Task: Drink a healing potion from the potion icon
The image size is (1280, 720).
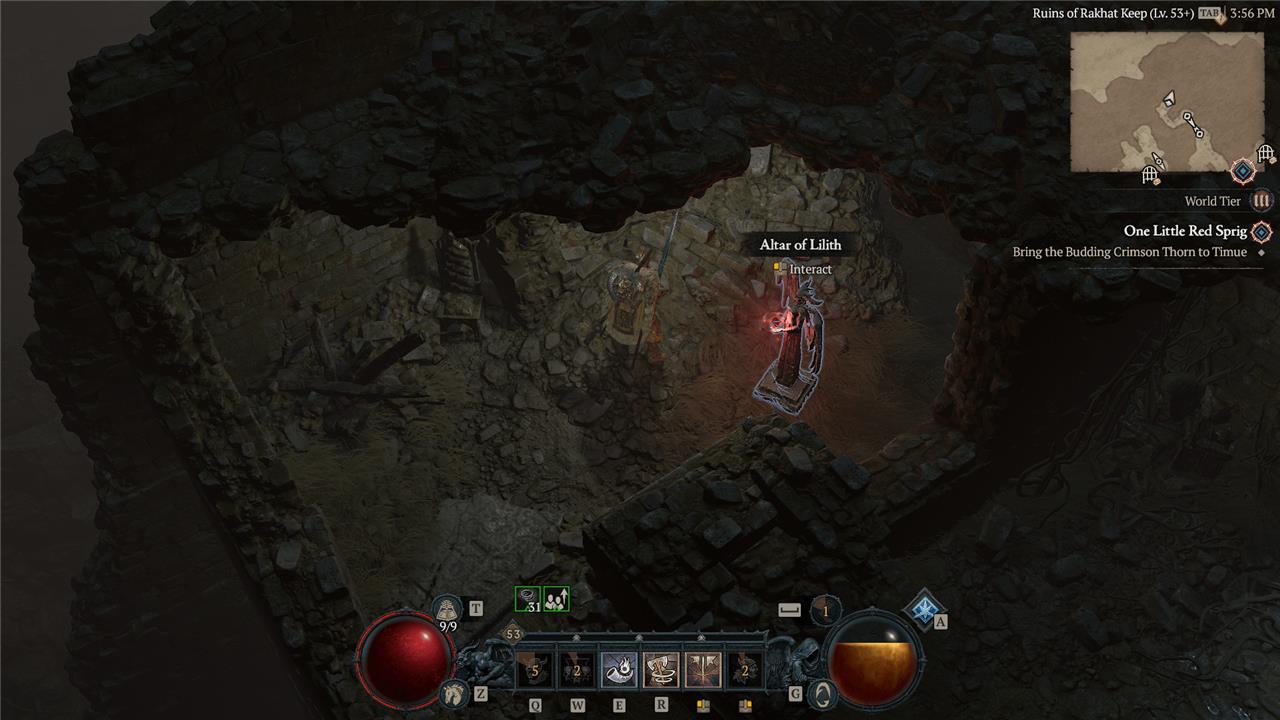Action: pos(446,608)
